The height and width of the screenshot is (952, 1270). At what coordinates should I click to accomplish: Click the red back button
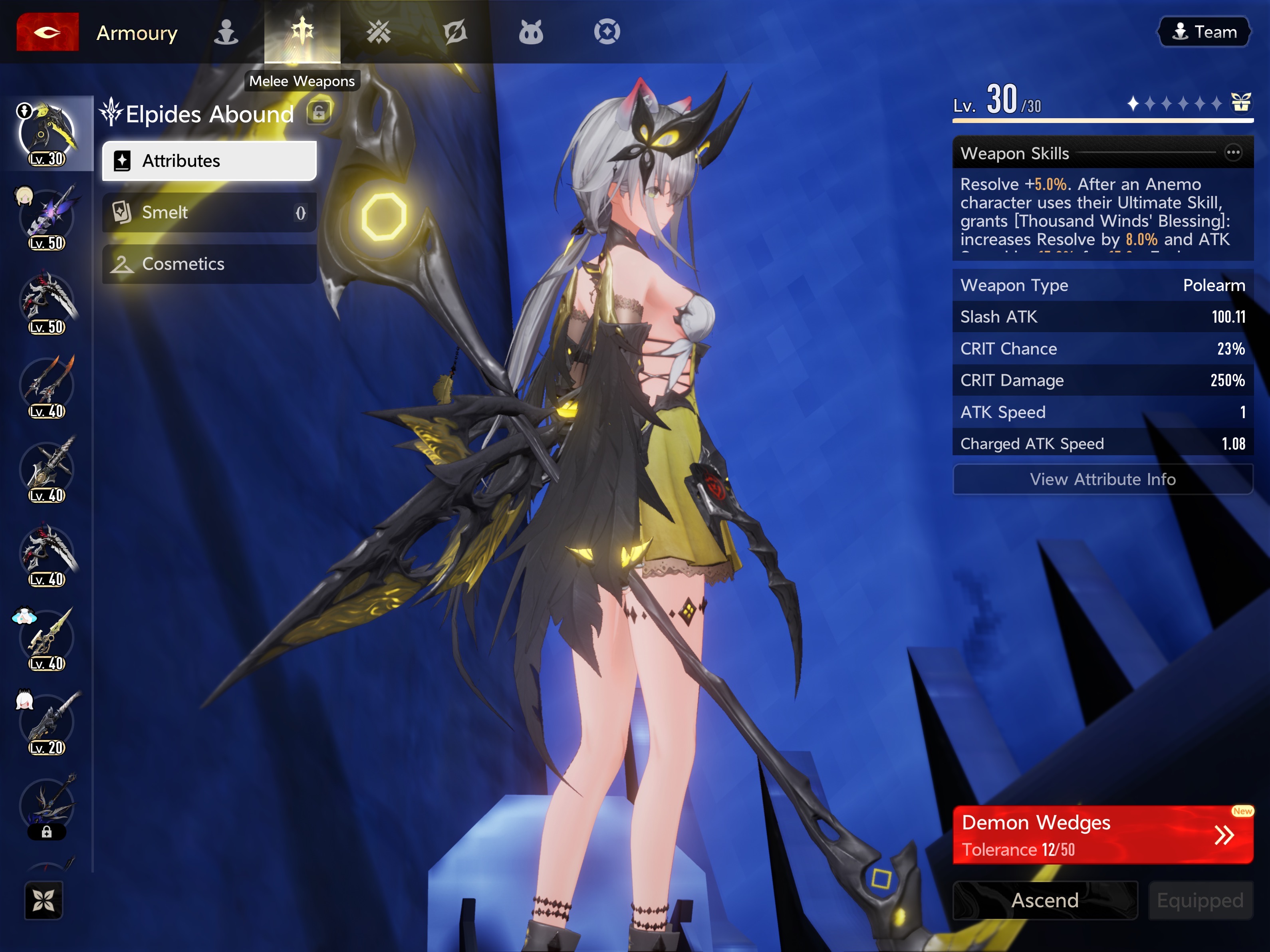tap(47, 32)
